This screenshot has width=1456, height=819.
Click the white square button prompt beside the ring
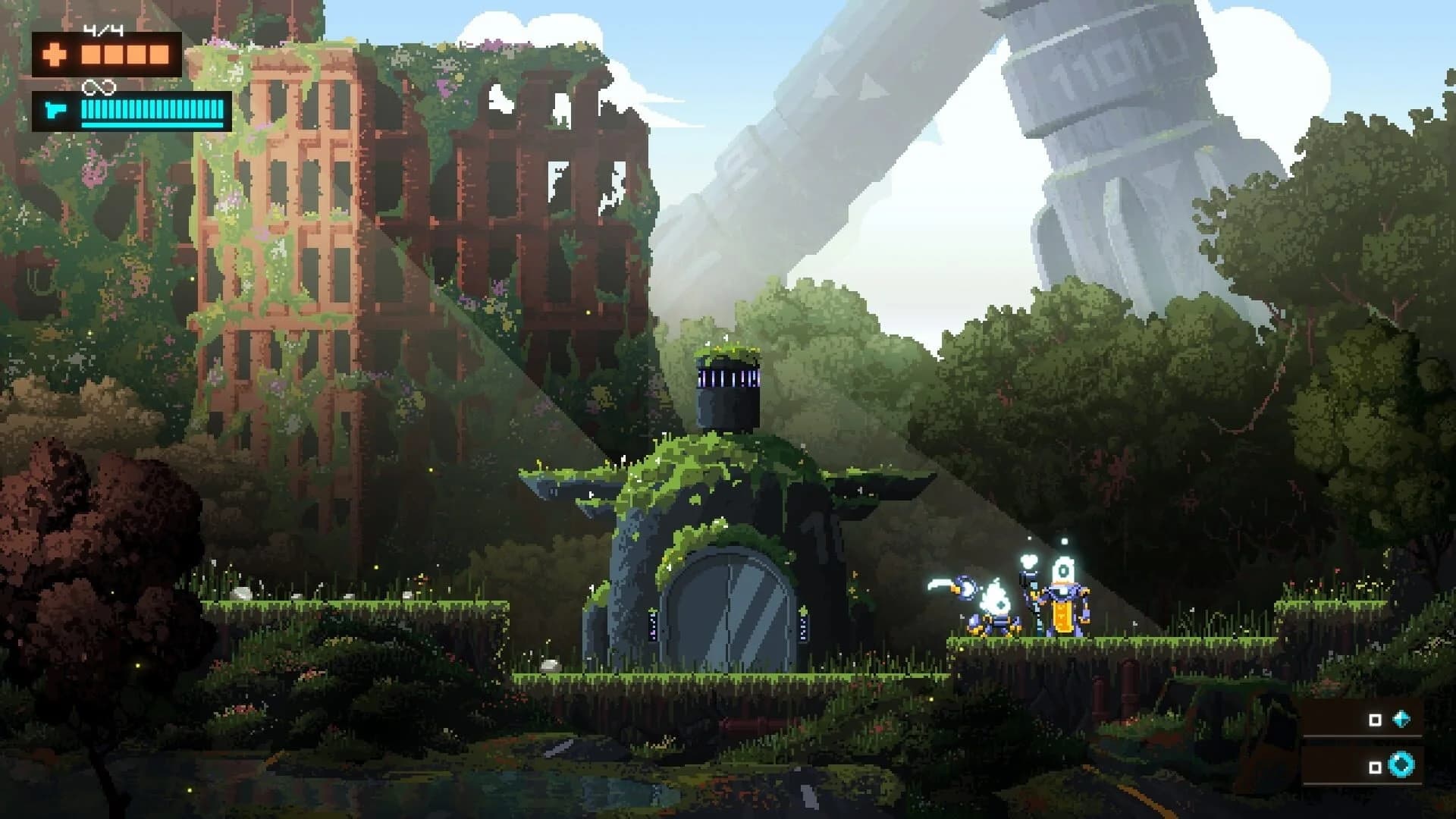click(x=1375, y=767)
